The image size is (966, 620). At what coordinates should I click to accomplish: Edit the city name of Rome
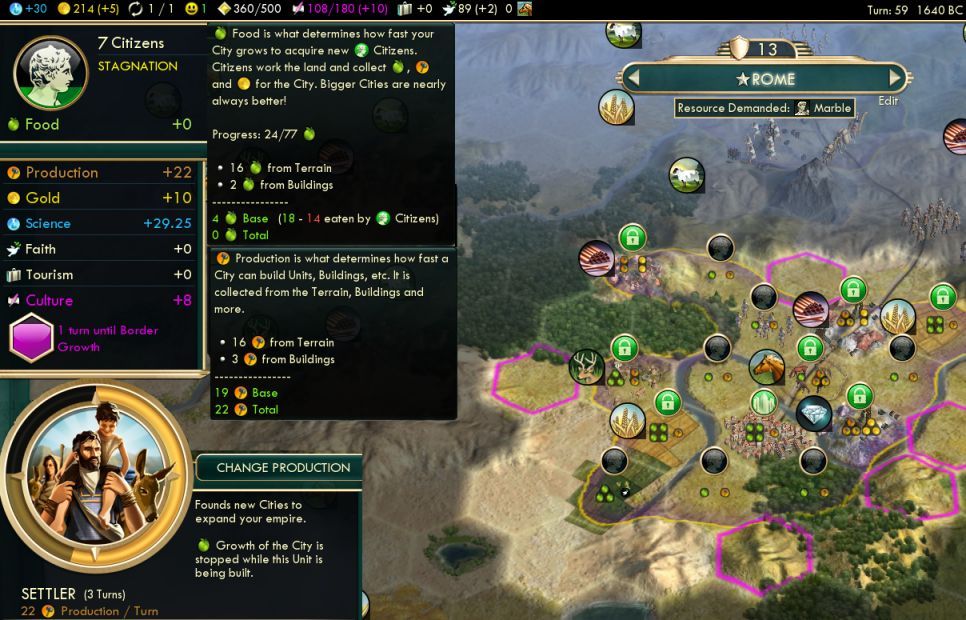[887, 101]
